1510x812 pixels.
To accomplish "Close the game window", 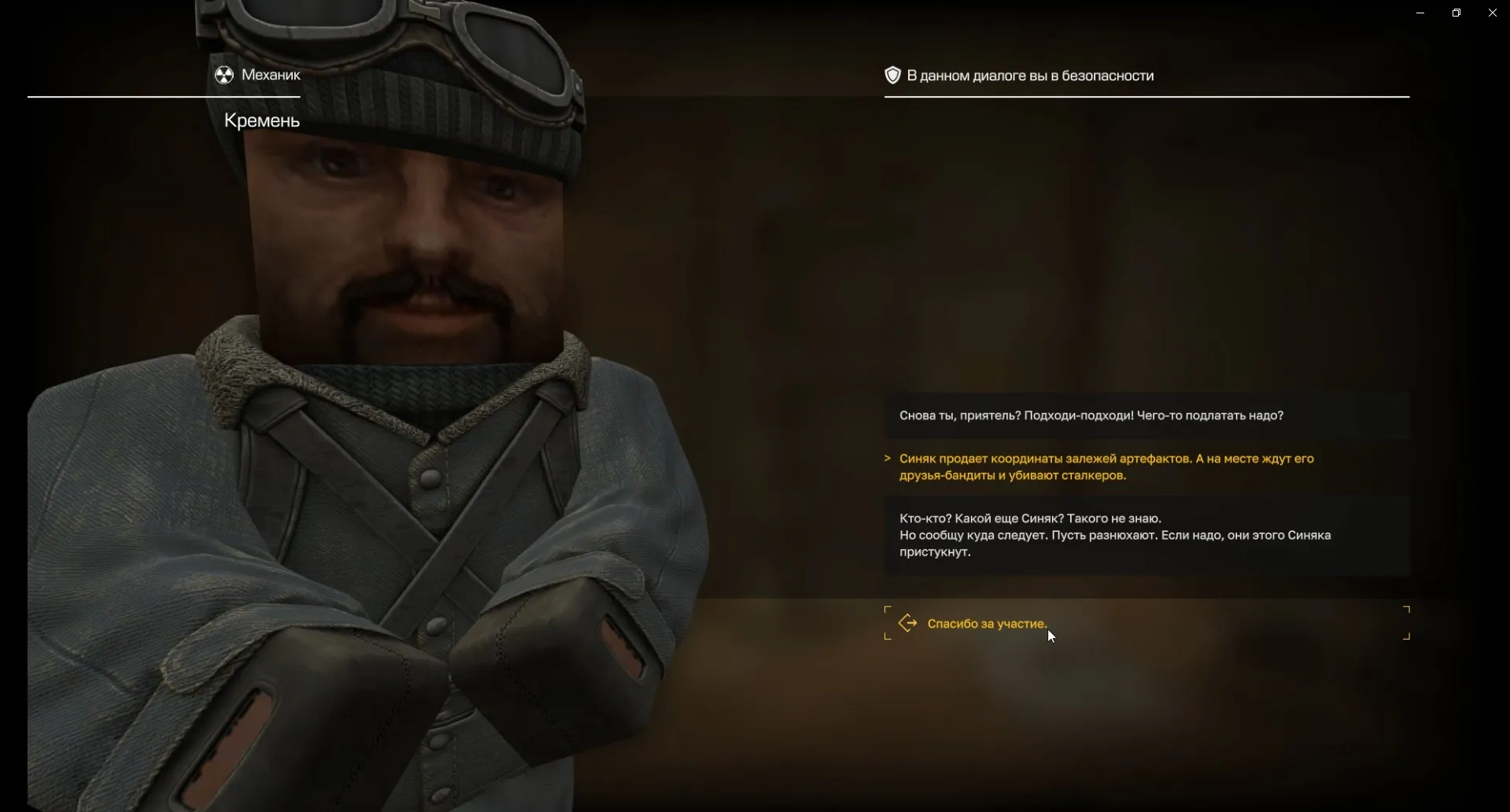I will 1492,13.
